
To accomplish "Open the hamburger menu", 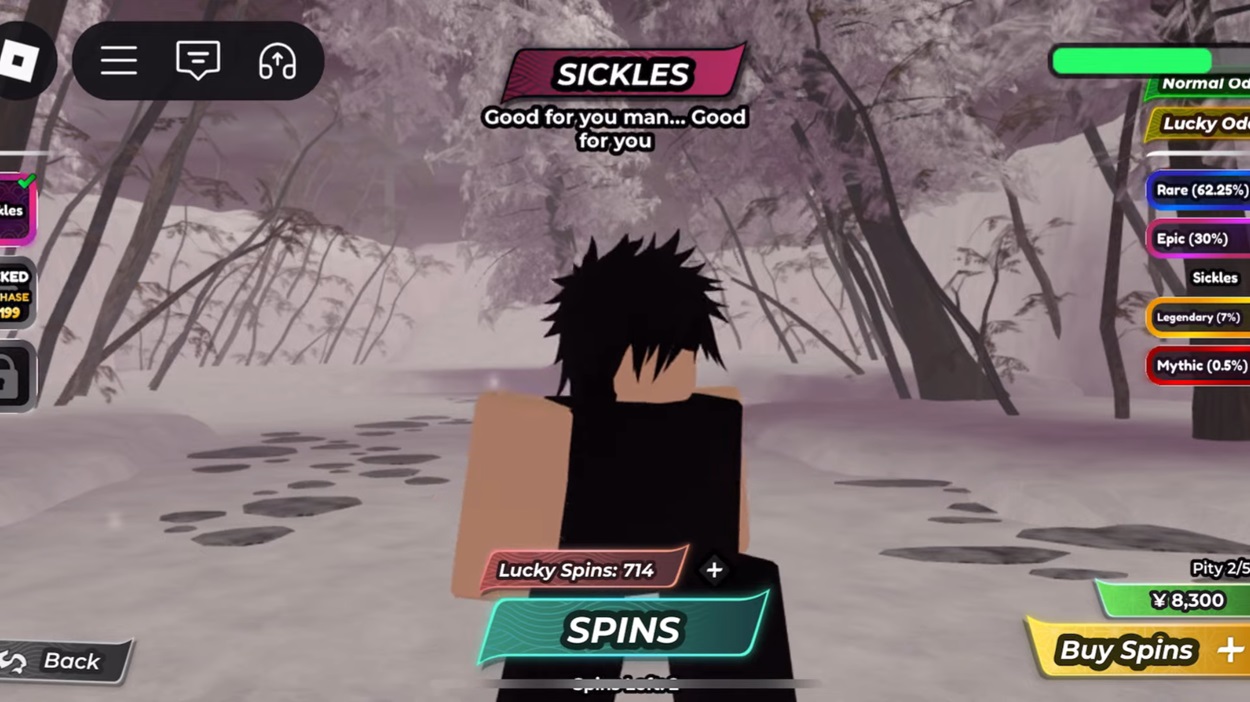I will point(119,62).
